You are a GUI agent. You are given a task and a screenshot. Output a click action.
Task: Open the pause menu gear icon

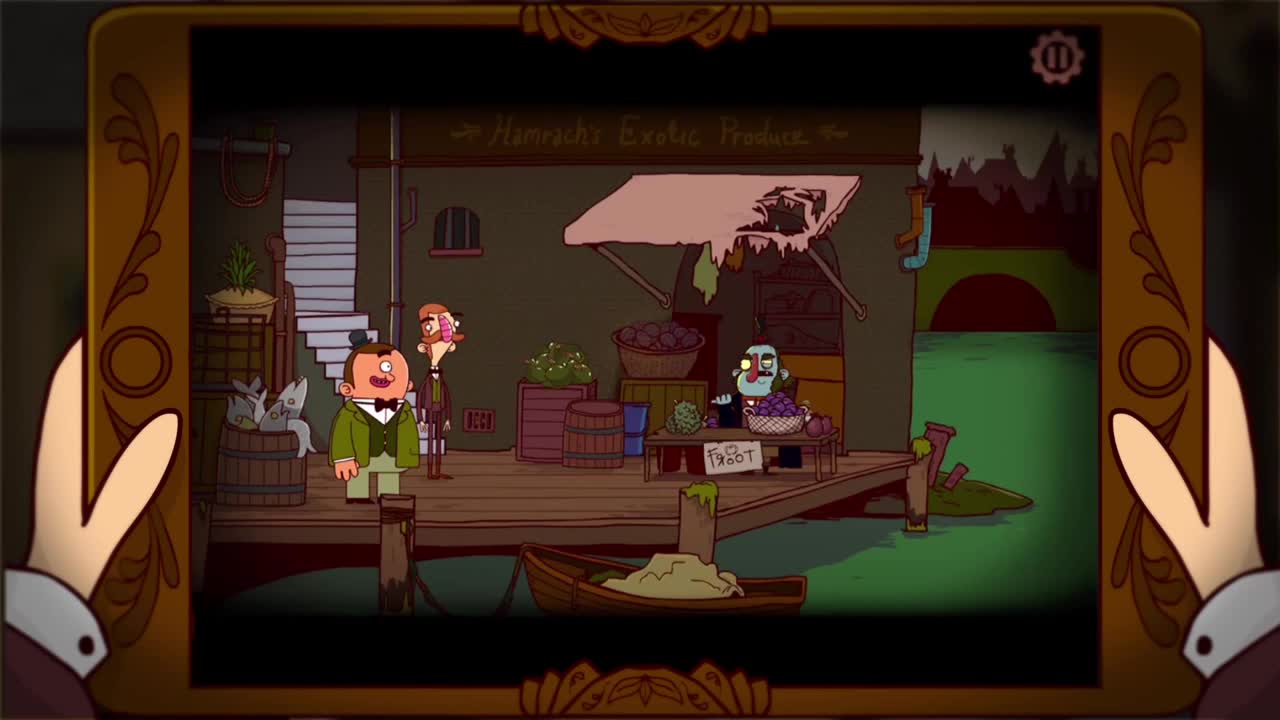click(x=1055, y=57)
